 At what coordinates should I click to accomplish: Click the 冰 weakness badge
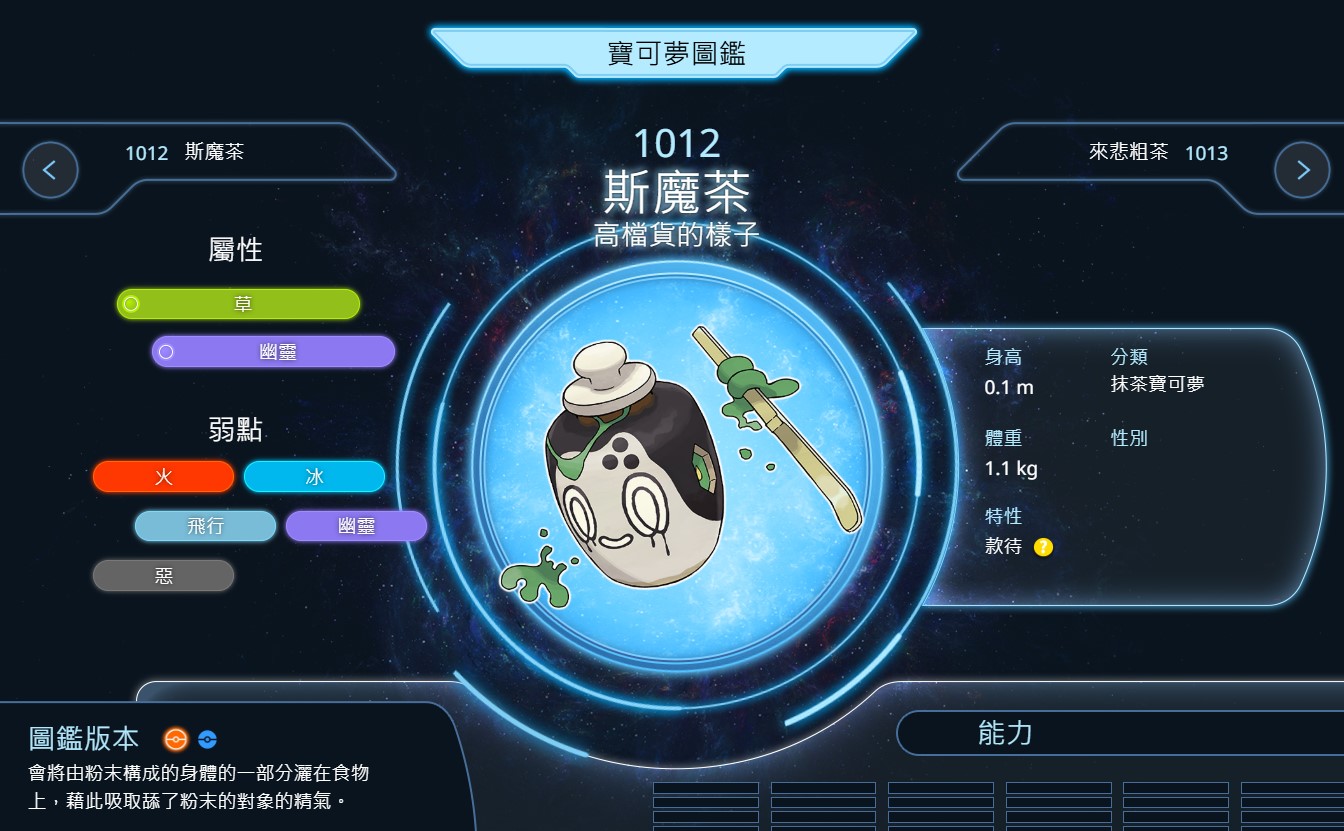(x=315, y=477)
